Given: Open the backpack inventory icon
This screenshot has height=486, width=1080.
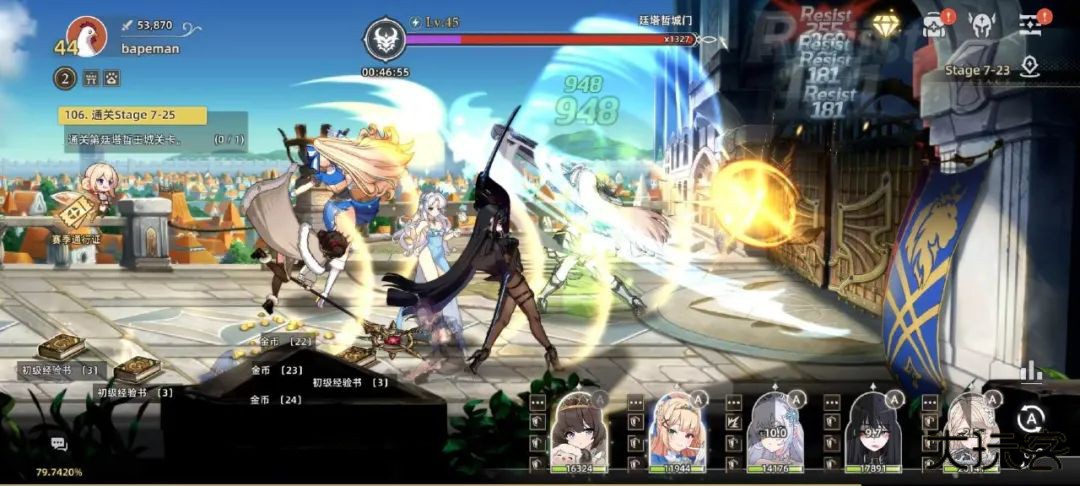Looking at the screenshot, I should tap(934, 25).
